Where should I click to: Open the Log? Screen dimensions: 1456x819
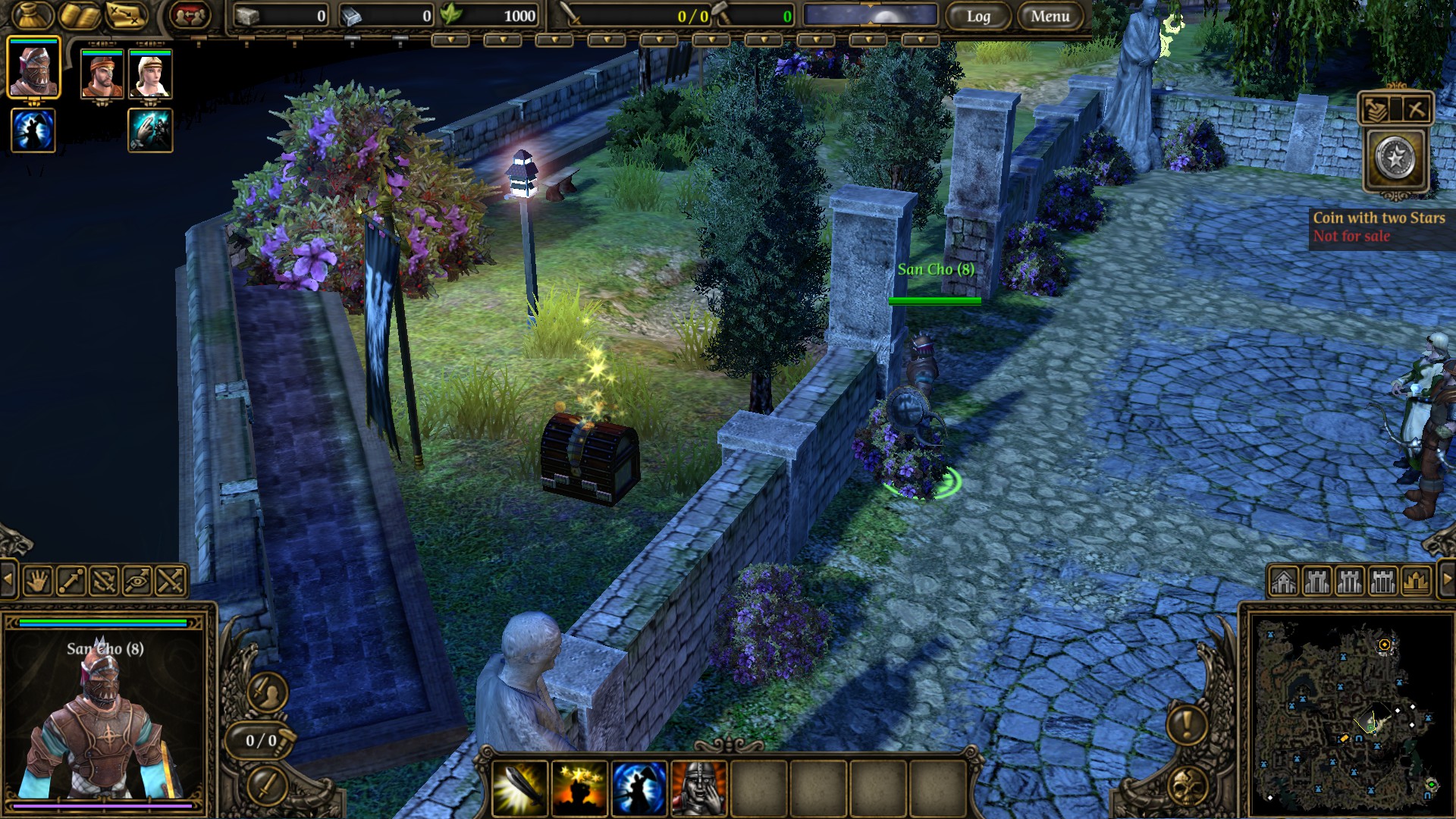point(977,16)
